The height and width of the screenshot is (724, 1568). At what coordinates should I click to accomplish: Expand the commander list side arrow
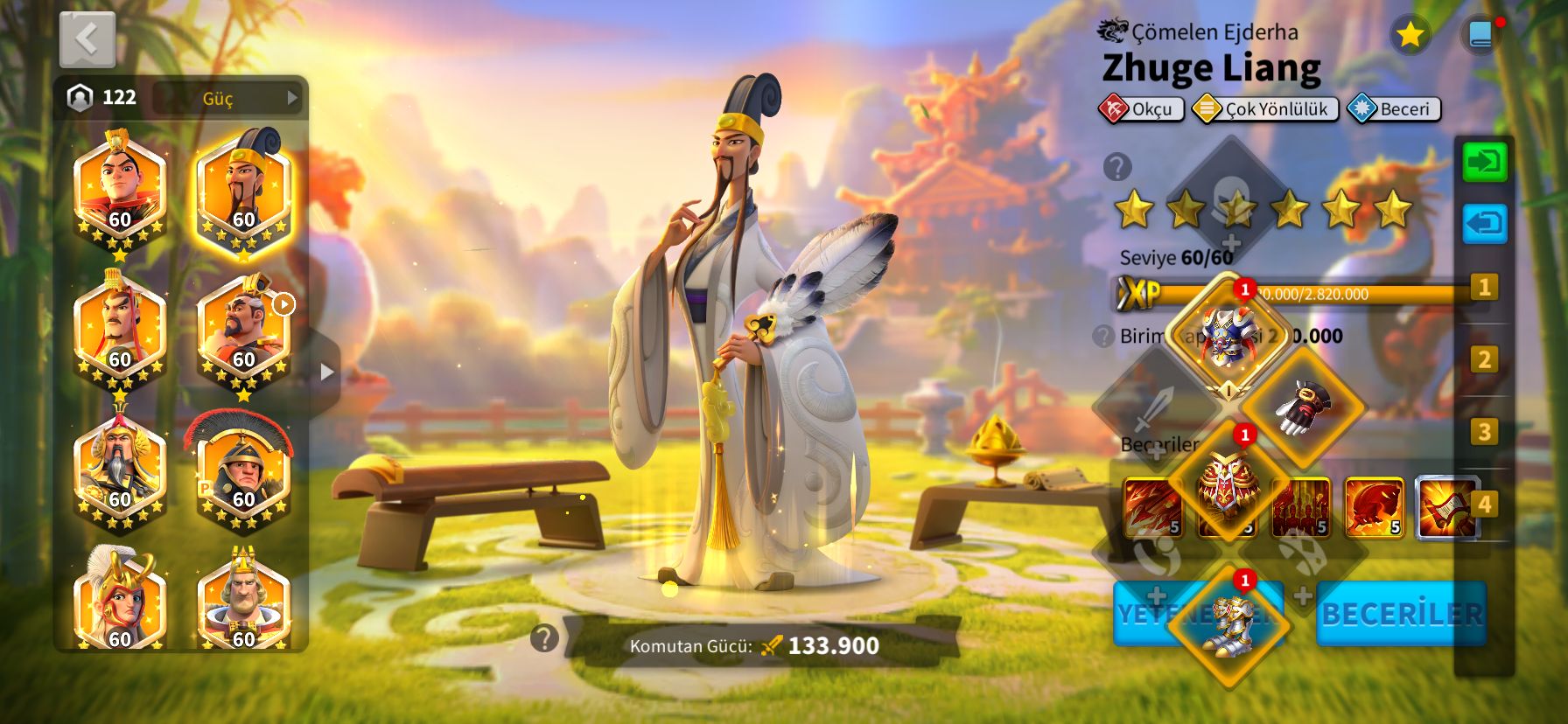326,372
